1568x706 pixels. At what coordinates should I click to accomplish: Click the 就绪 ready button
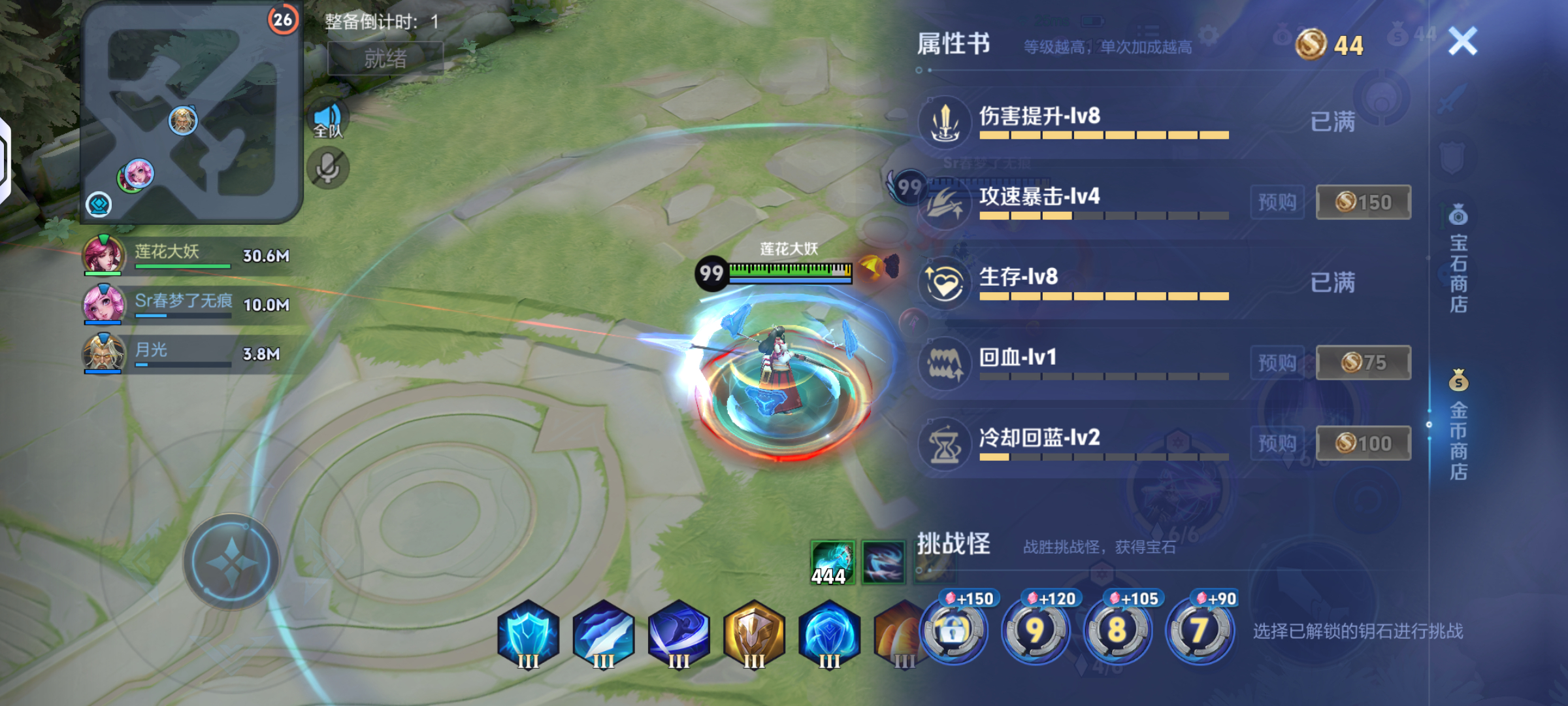tap(385, 59)
